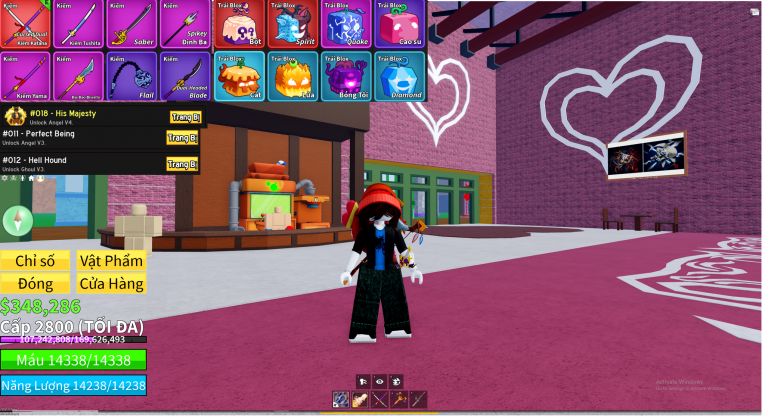Click the Đóng button
Image resolution: width=765 pixels, height=418 pixels.
click(x=36, y=284)
